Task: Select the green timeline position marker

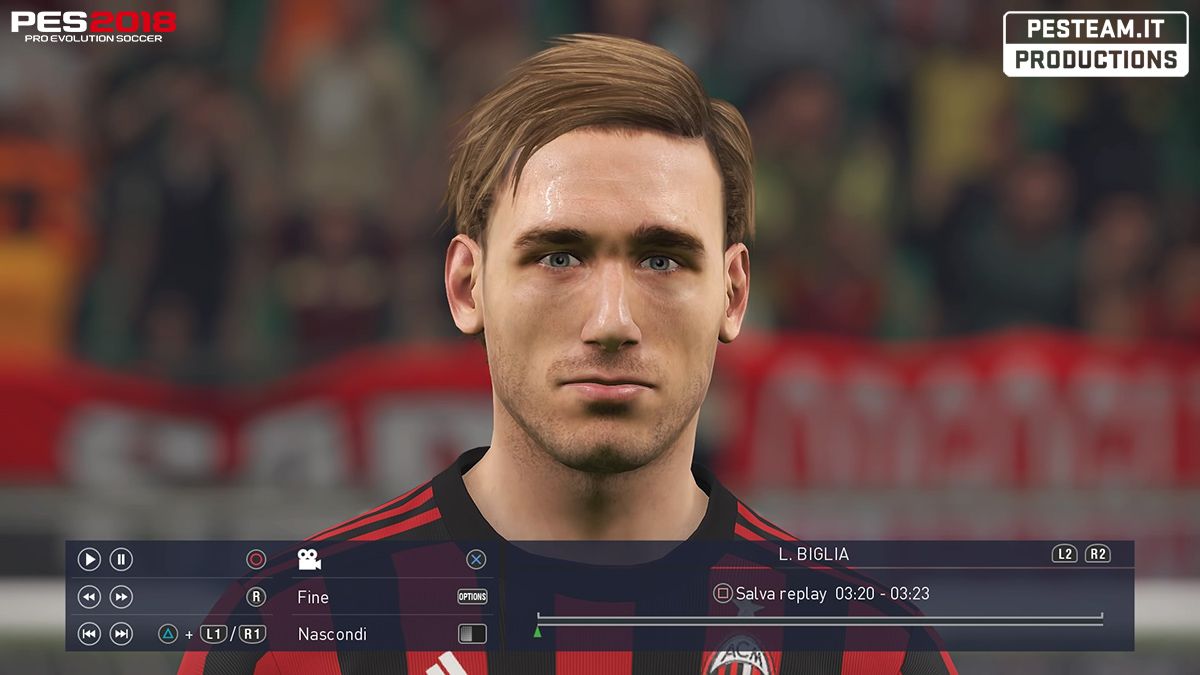Action: 538,632
